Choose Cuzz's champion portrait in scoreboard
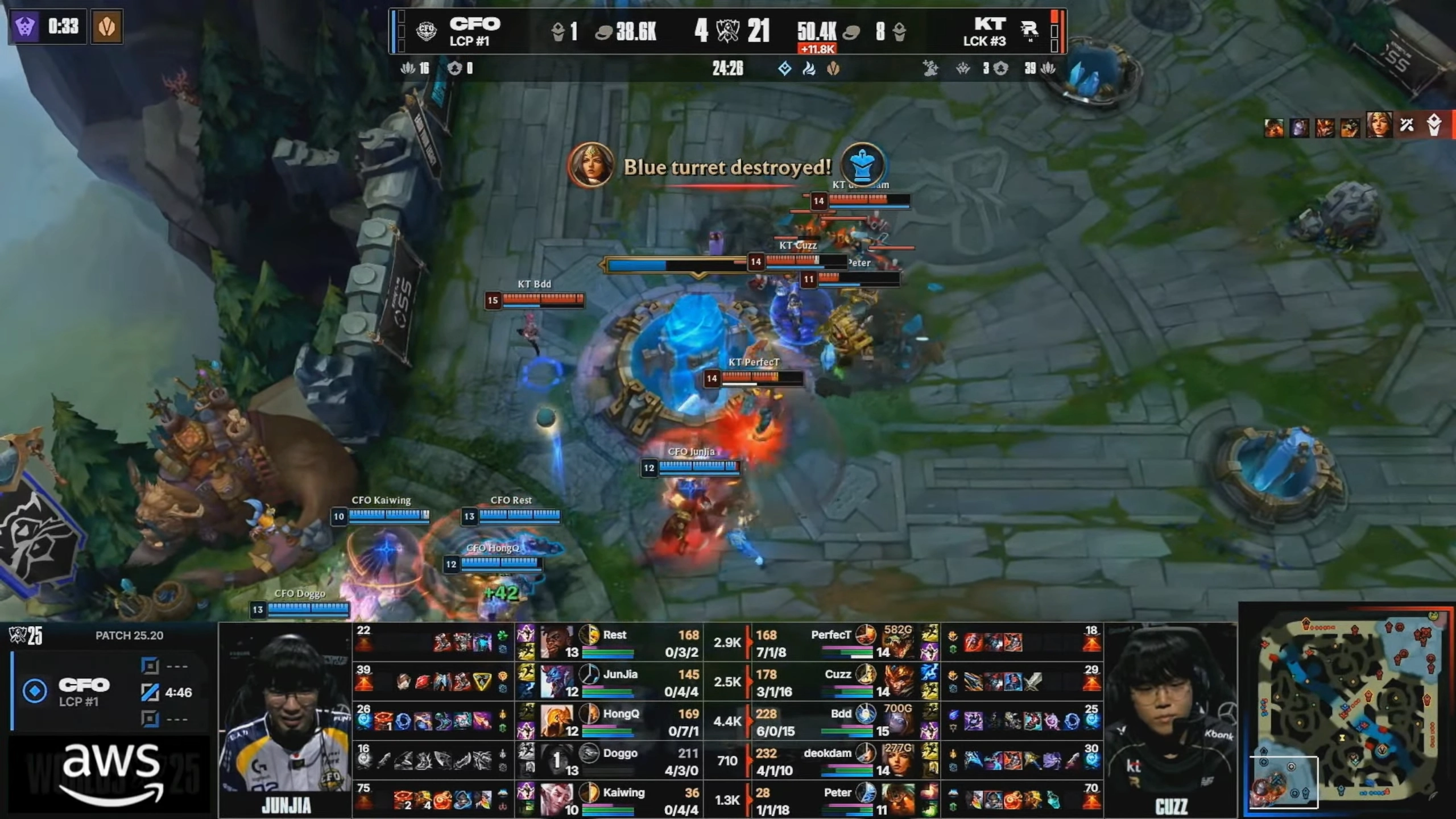This screenshot has width=1456, height=819. (900, 681)
